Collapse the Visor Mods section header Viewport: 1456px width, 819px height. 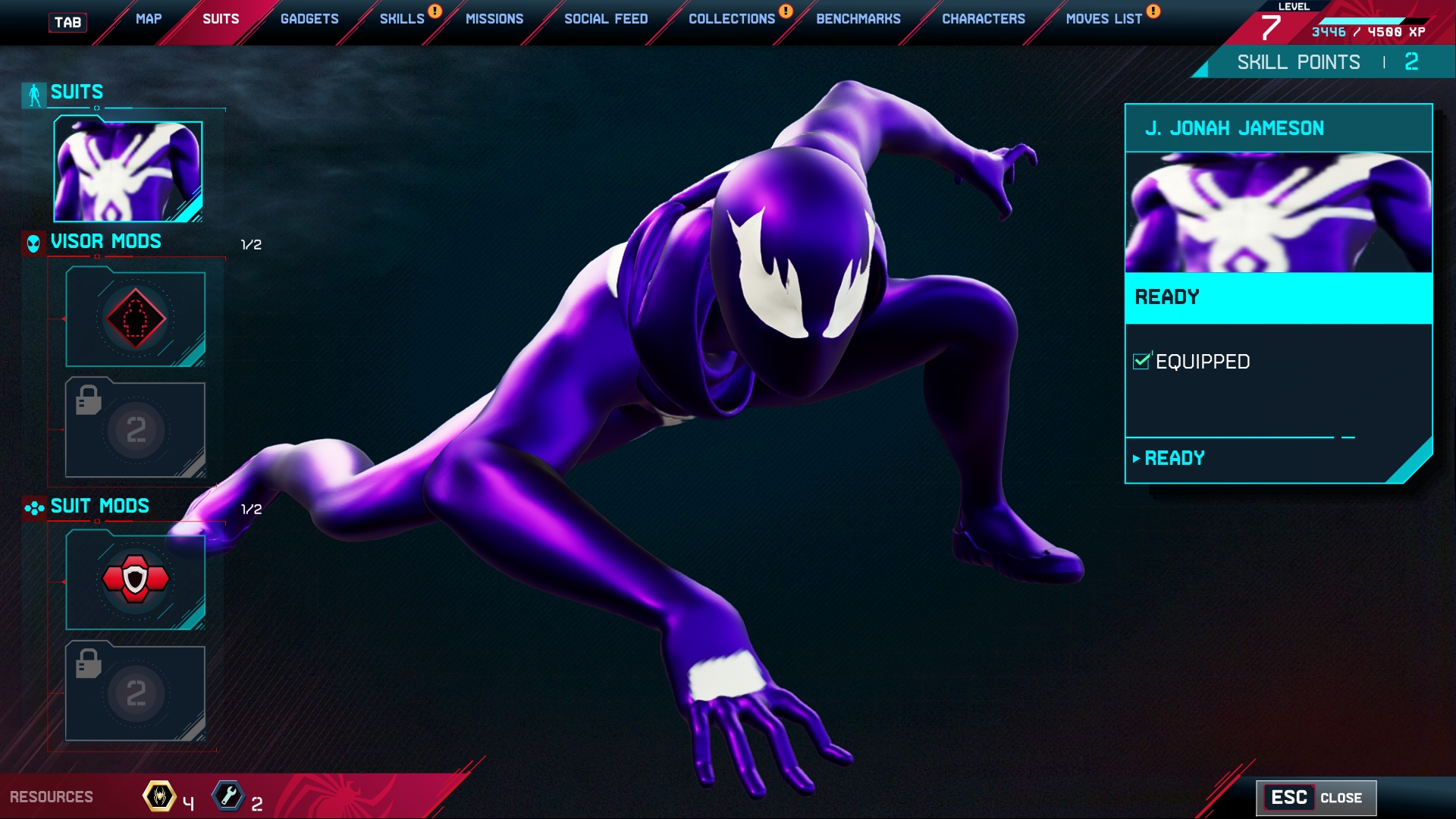pos(105,242)
